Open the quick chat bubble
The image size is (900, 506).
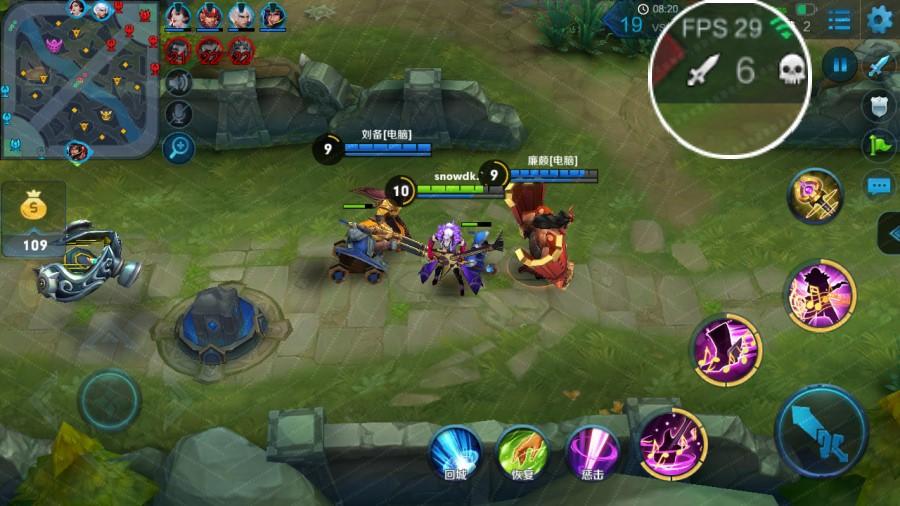[x=878, y=185]
